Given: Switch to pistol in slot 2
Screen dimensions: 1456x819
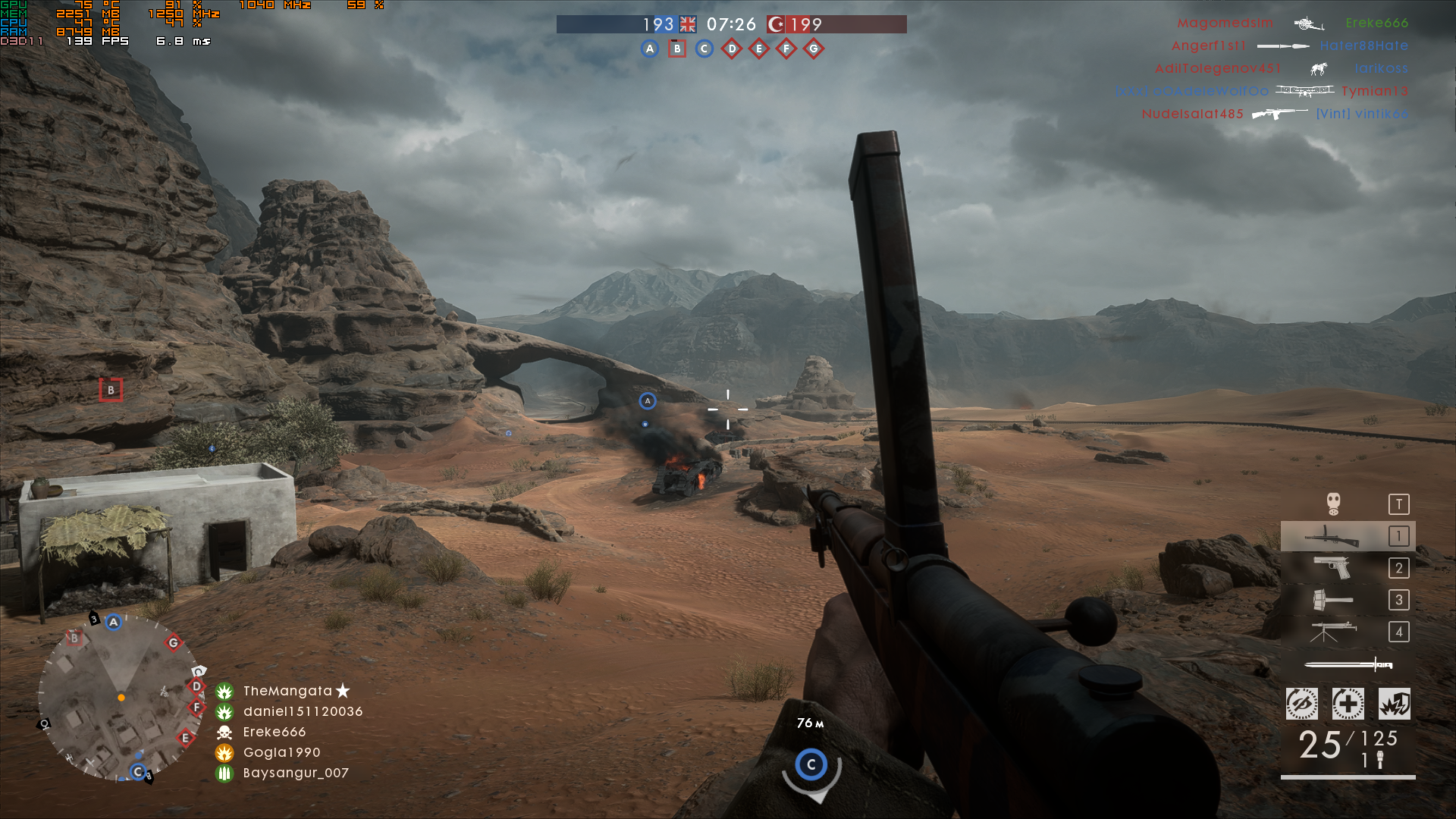Looking at the screenshot, I should 1332,568.
